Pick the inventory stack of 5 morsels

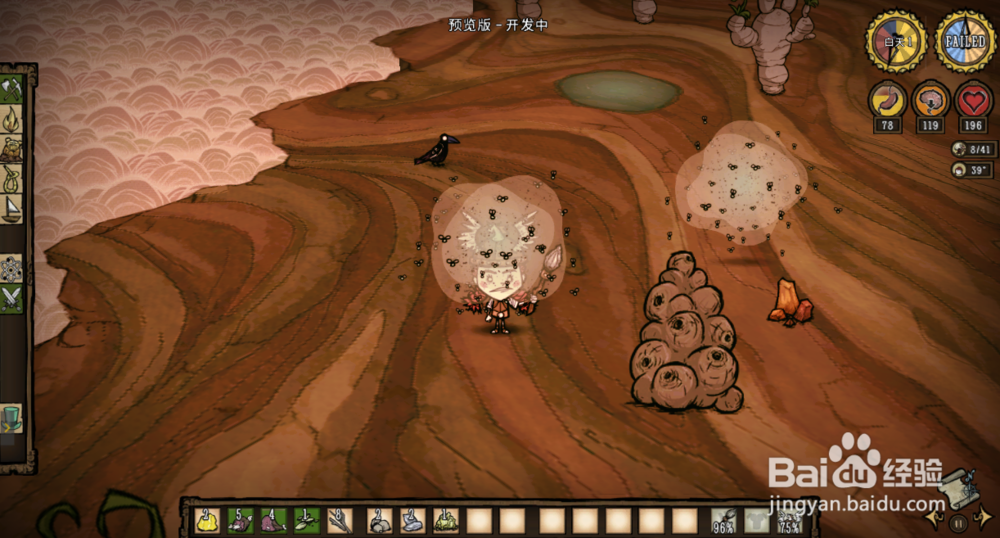241,520
